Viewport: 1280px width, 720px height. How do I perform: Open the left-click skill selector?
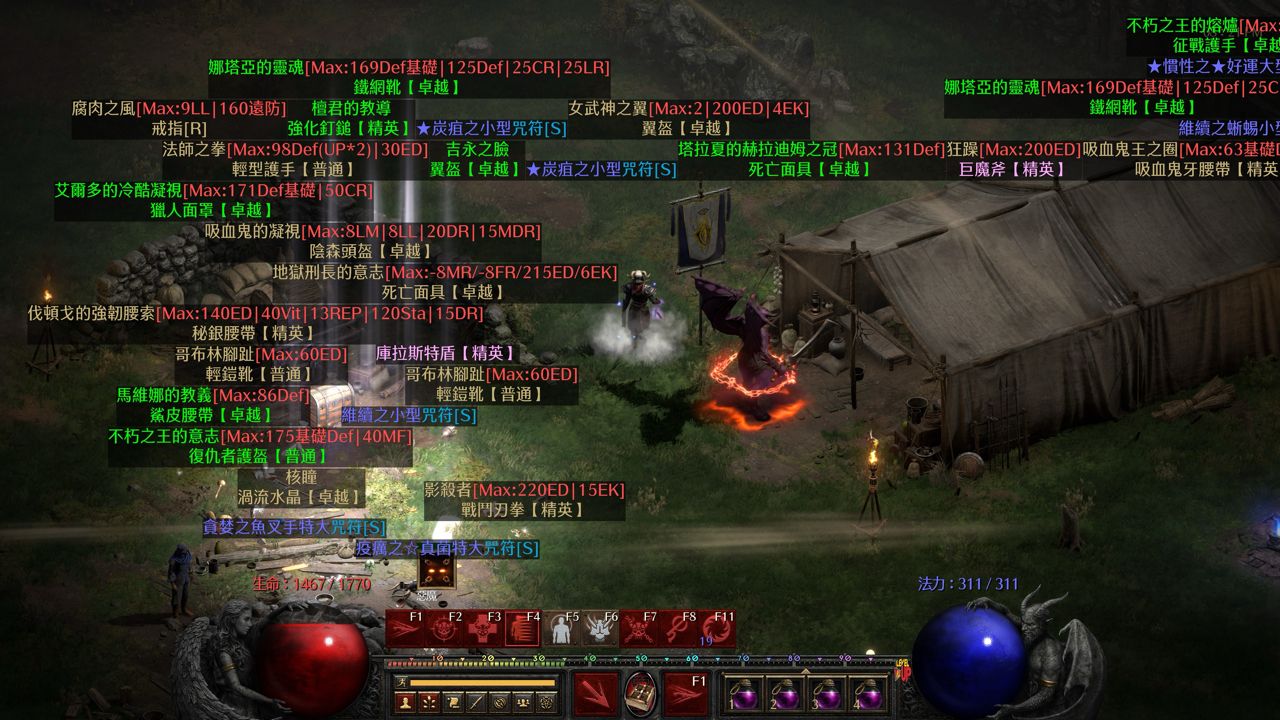(x=595, y=693)
